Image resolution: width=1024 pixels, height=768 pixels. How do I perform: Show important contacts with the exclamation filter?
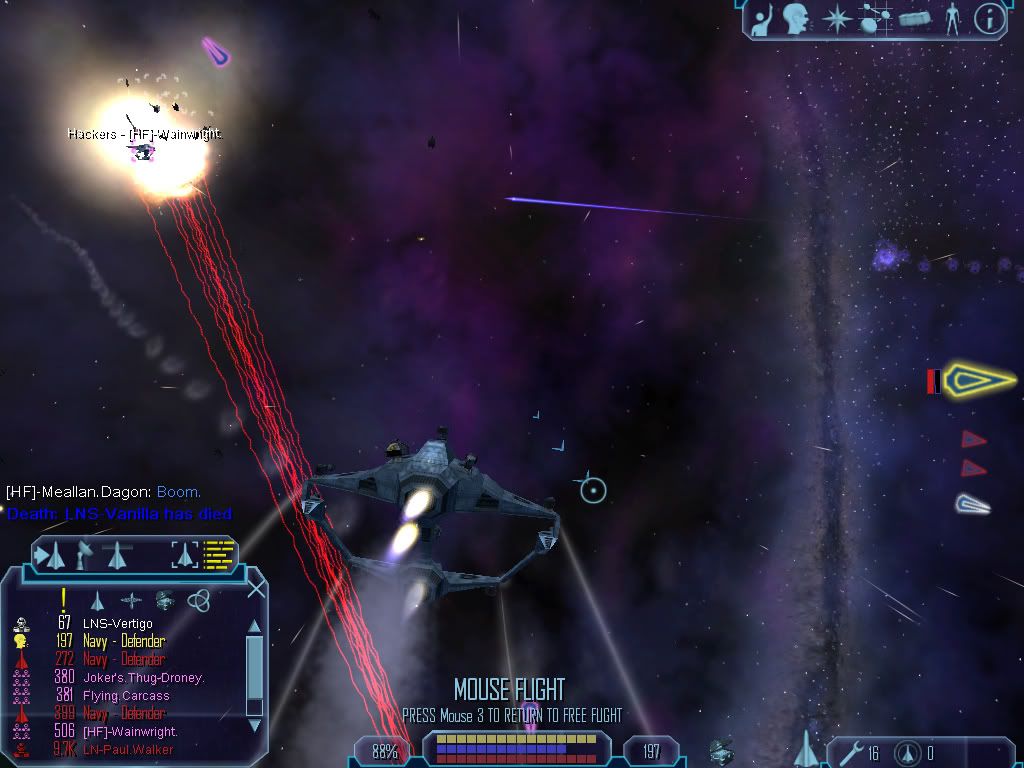click(x=63, y=599)
